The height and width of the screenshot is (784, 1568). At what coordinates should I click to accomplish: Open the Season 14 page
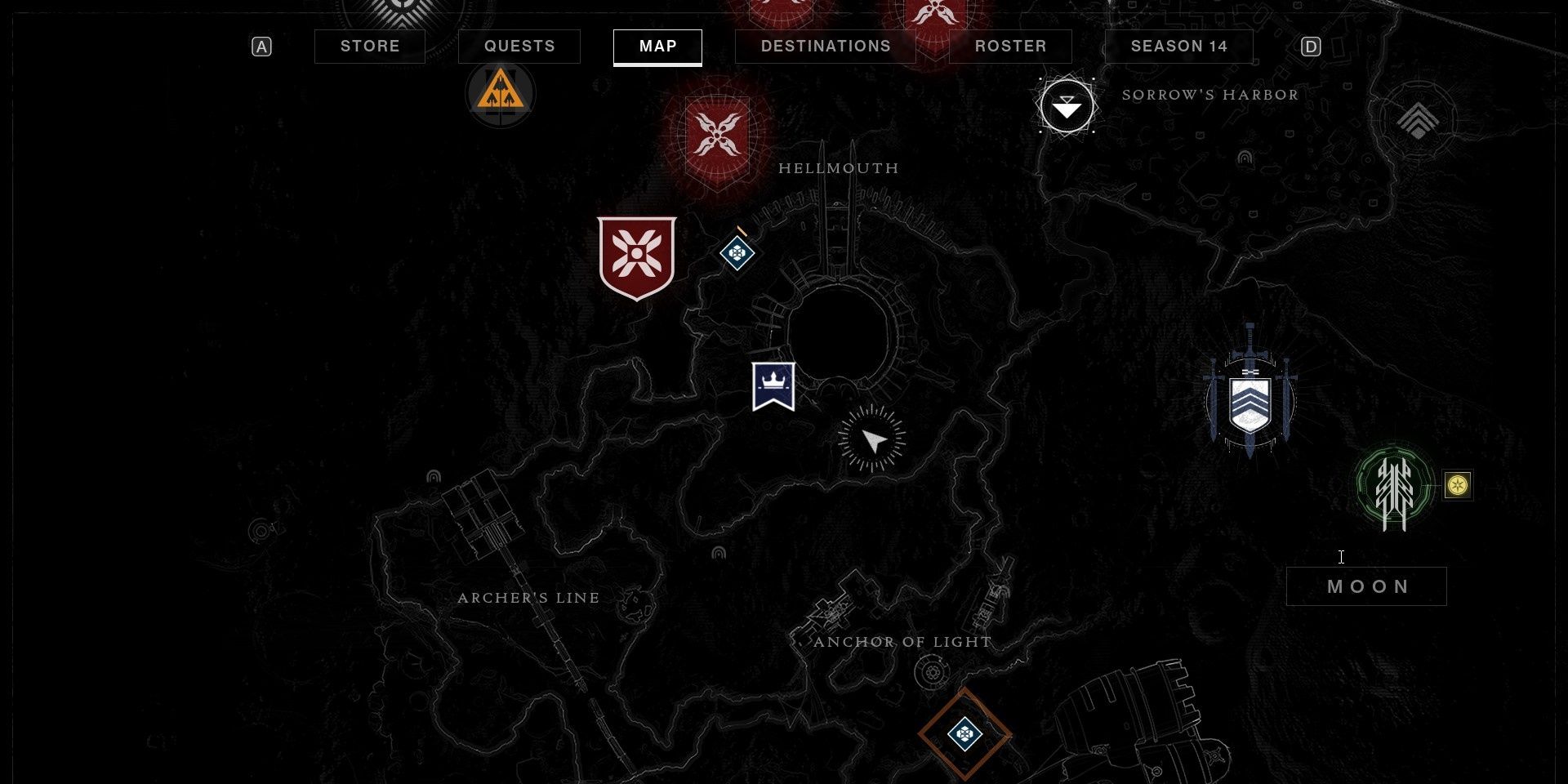1178,47
